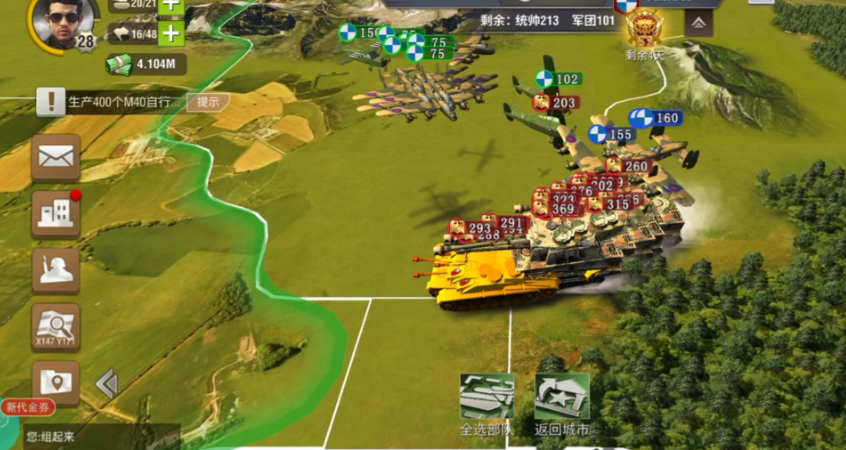Screen dimensions: 846x450
Task: Collapse the top panel with up arrow
Action: pos(698,22)
